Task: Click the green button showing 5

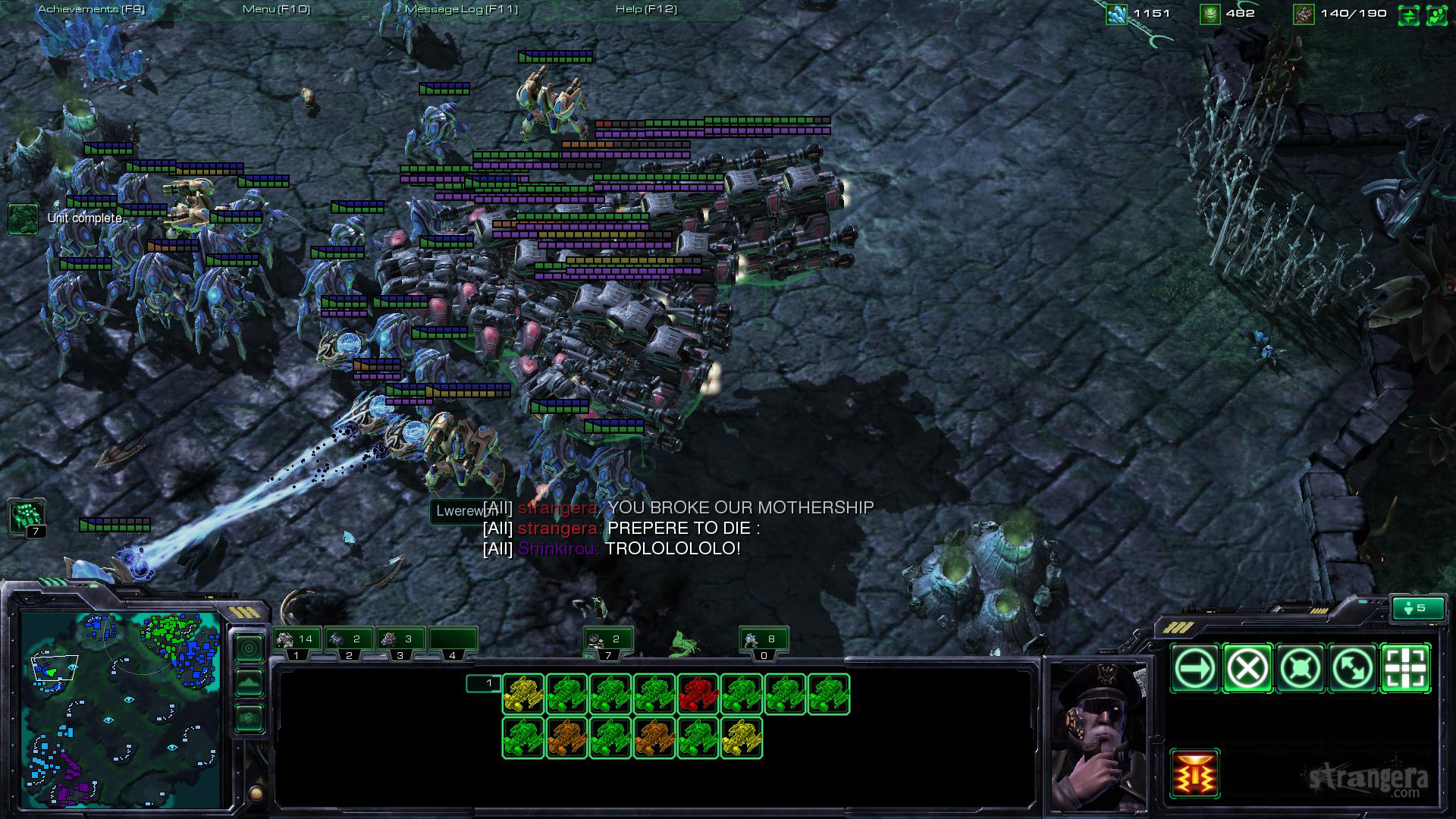Action: click(1417, 608)
